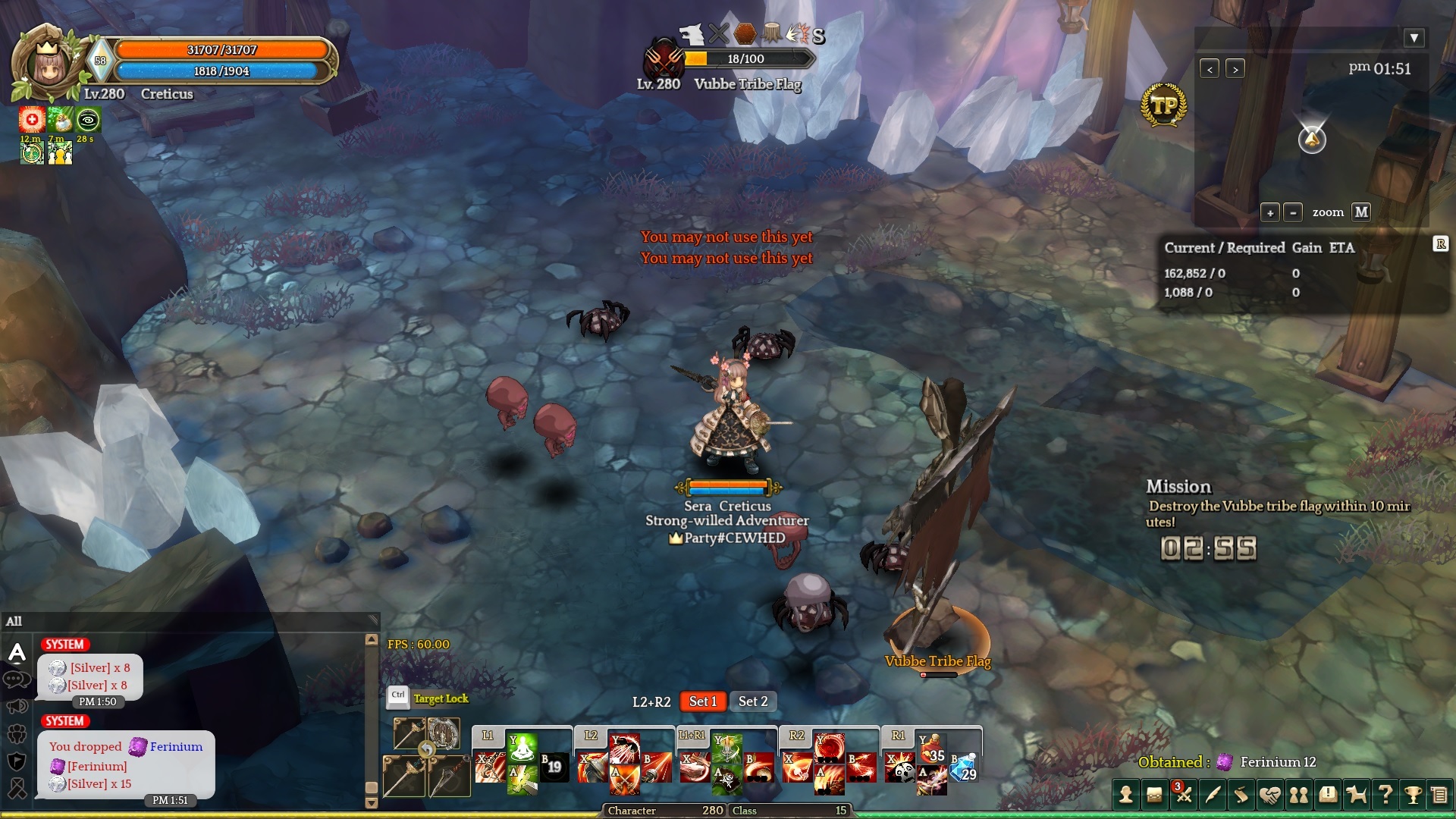The image size is (1456, 819).
Task: Zoom in the minimap with plus button
Action: [x=1270, y=212]
